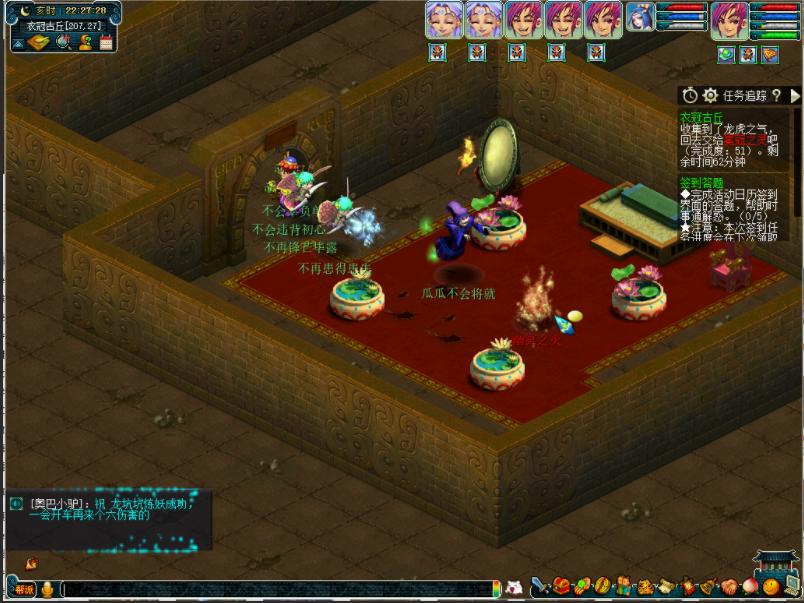Open the world map book icon
The width and height of the screenshot is (804, 603).
coord(38,42)
